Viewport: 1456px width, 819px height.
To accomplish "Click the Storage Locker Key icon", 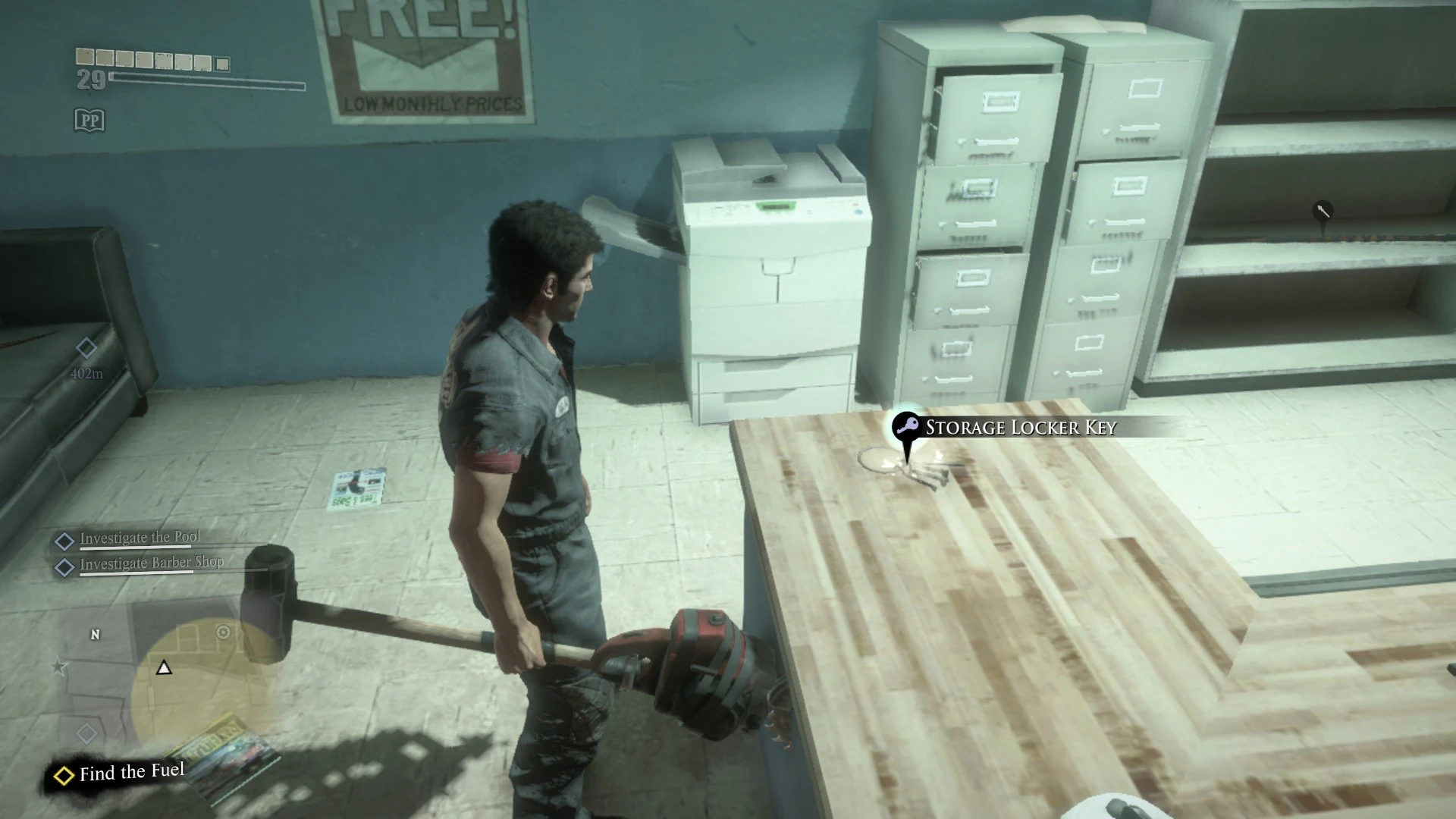I will coord(907,427).
